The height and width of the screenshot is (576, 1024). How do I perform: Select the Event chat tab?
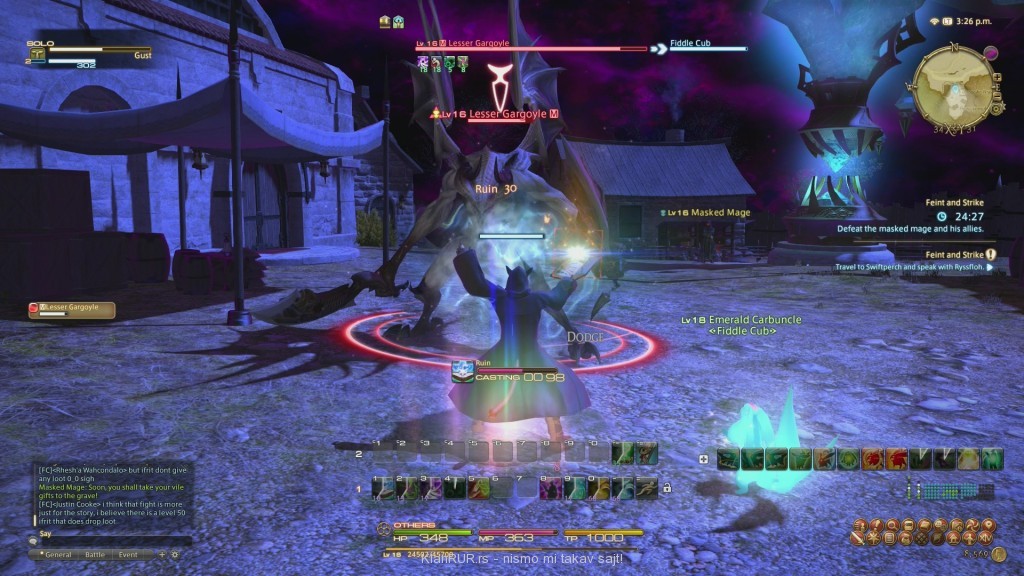[128, 554]
